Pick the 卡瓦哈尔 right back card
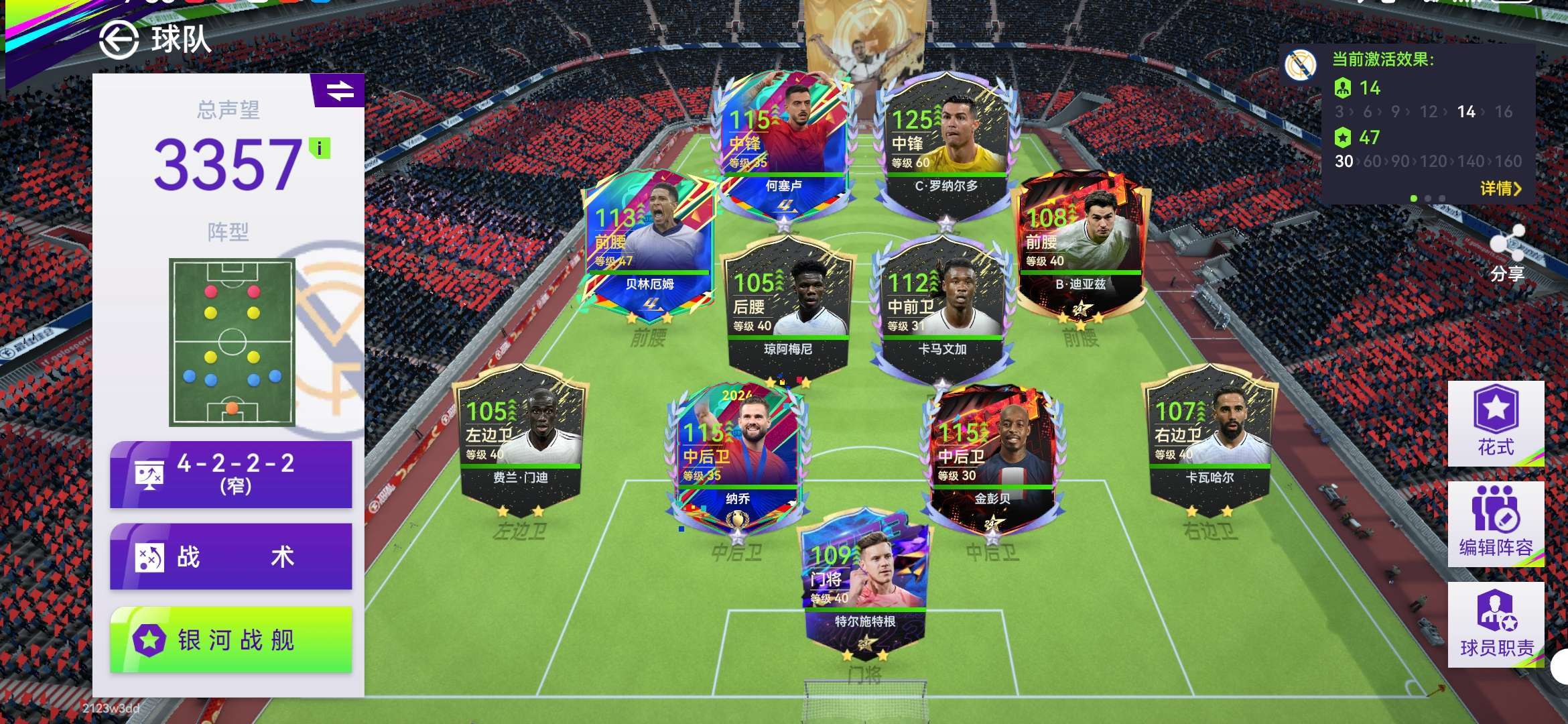 1210,439
